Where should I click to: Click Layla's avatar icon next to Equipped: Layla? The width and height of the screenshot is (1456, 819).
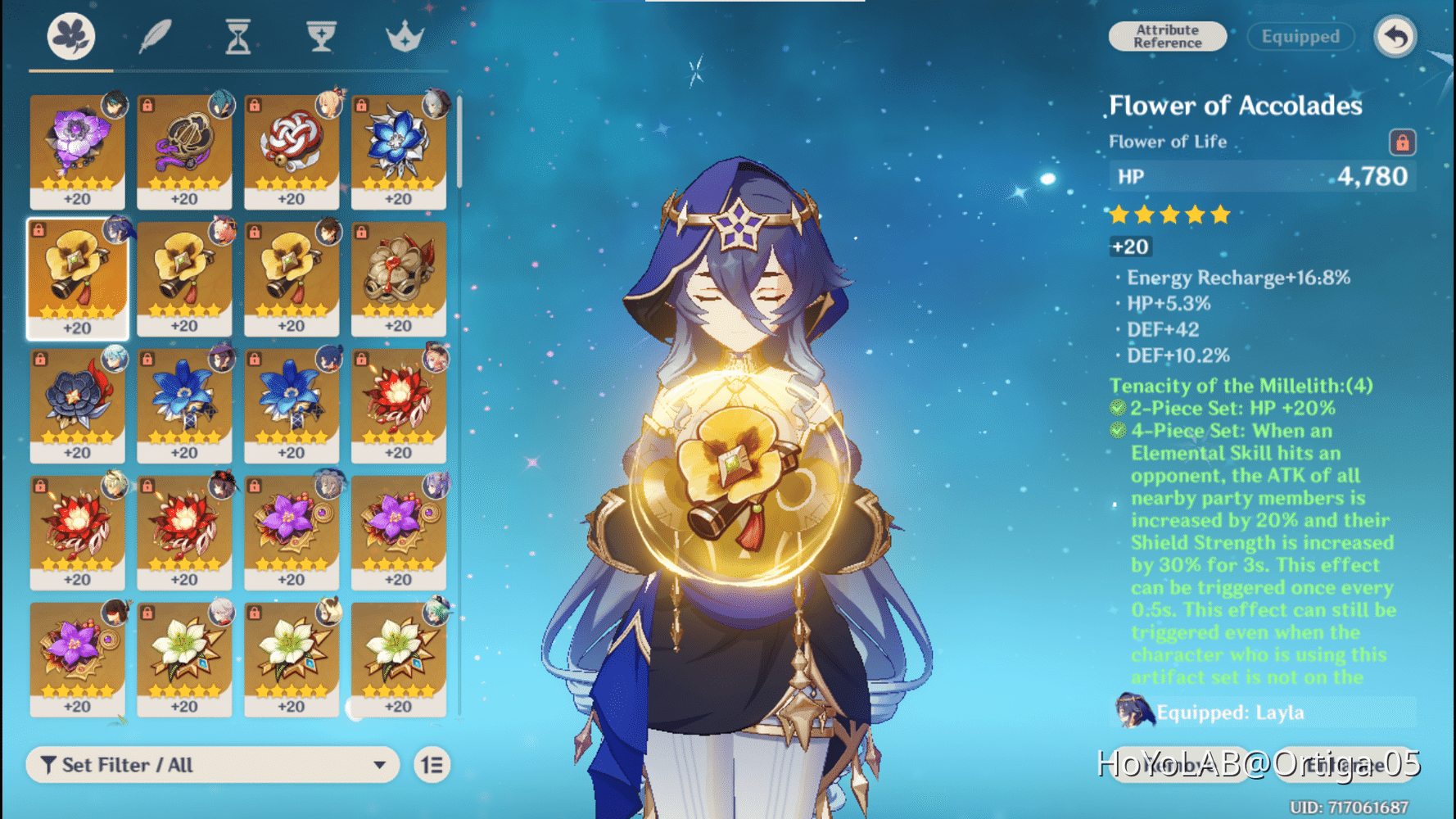(x=1133, y=713)
